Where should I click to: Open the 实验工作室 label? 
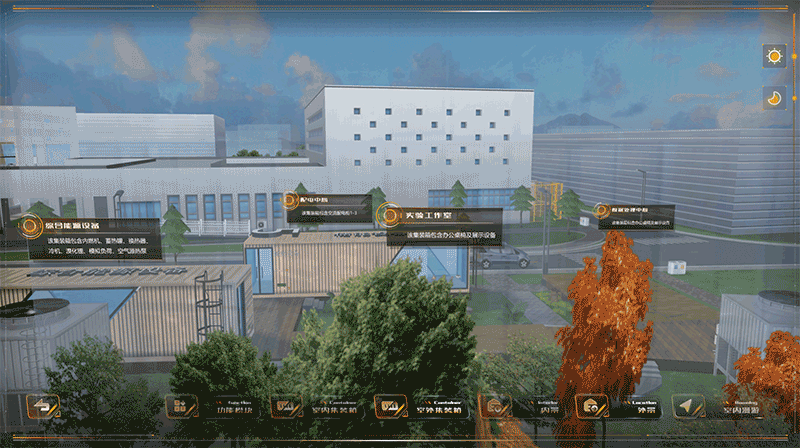tap(388, 215)
